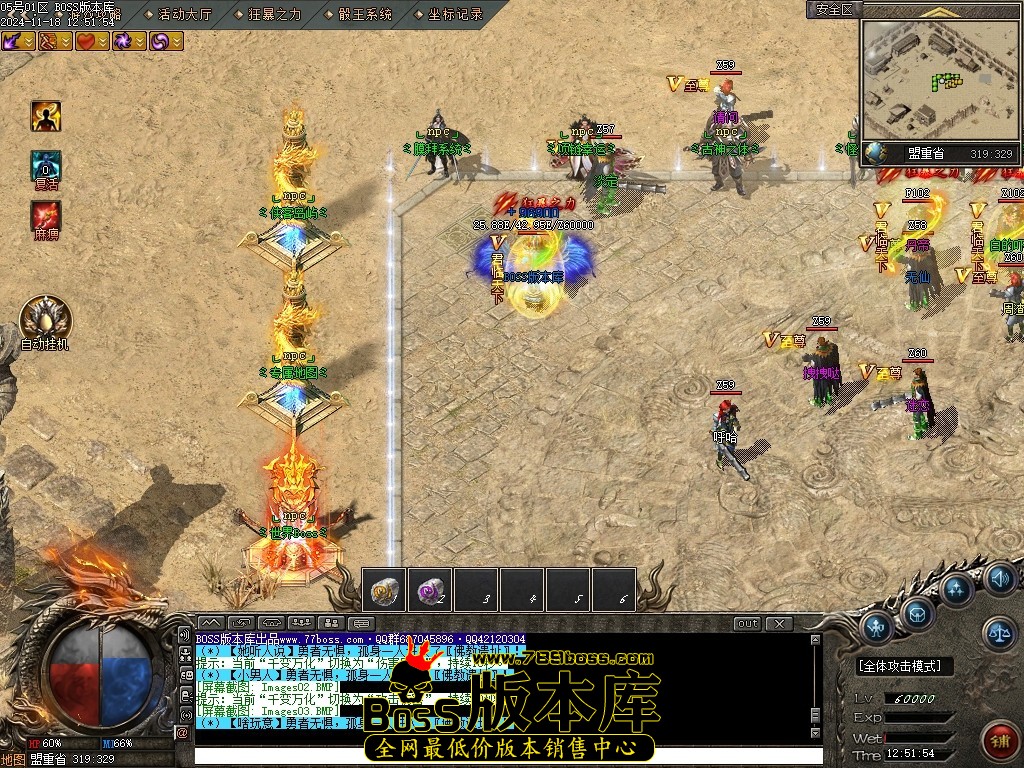
Task: Use the purple scroll in hotbar slot 2
Action: [430, 590]
